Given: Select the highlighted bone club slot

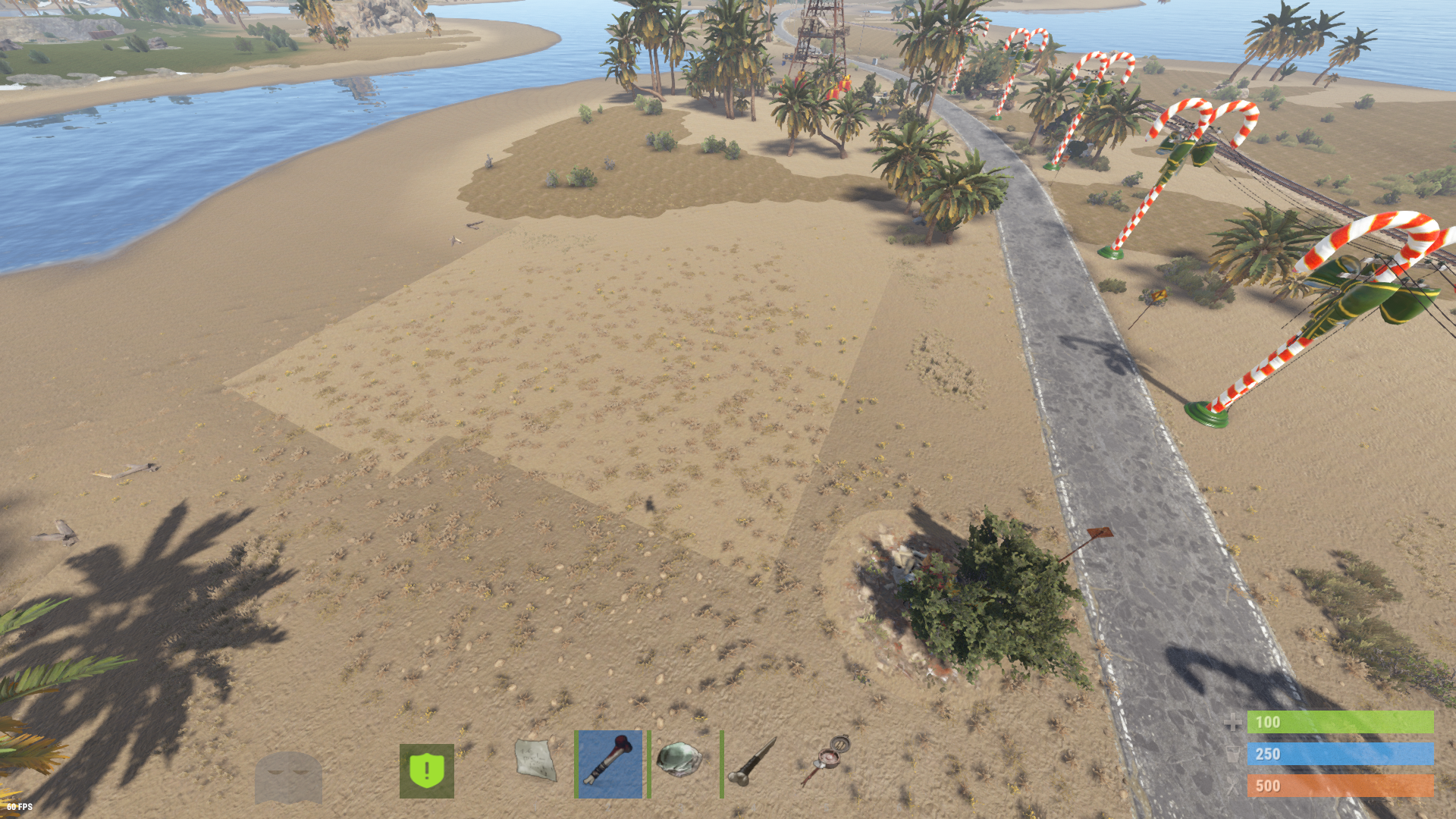Looking at the screenshot, I should pyautogui.click(x=609, y=764).
